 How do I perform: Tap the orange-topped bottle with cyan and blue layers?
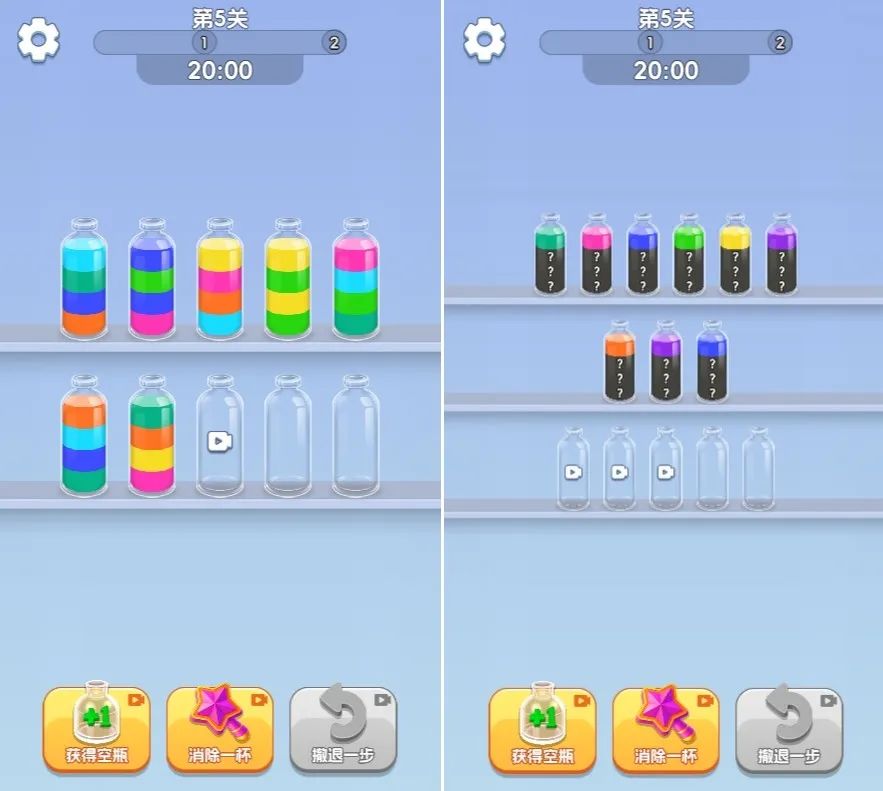tap(84, 436)
